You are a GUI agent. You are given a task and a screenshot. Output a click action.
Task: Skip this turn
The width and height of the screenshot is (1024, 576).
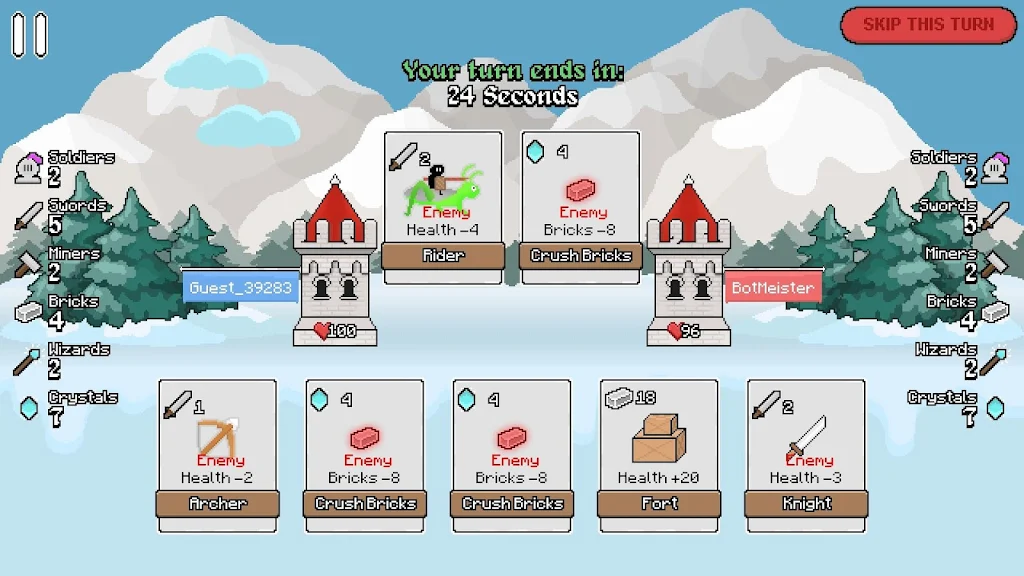928,25
